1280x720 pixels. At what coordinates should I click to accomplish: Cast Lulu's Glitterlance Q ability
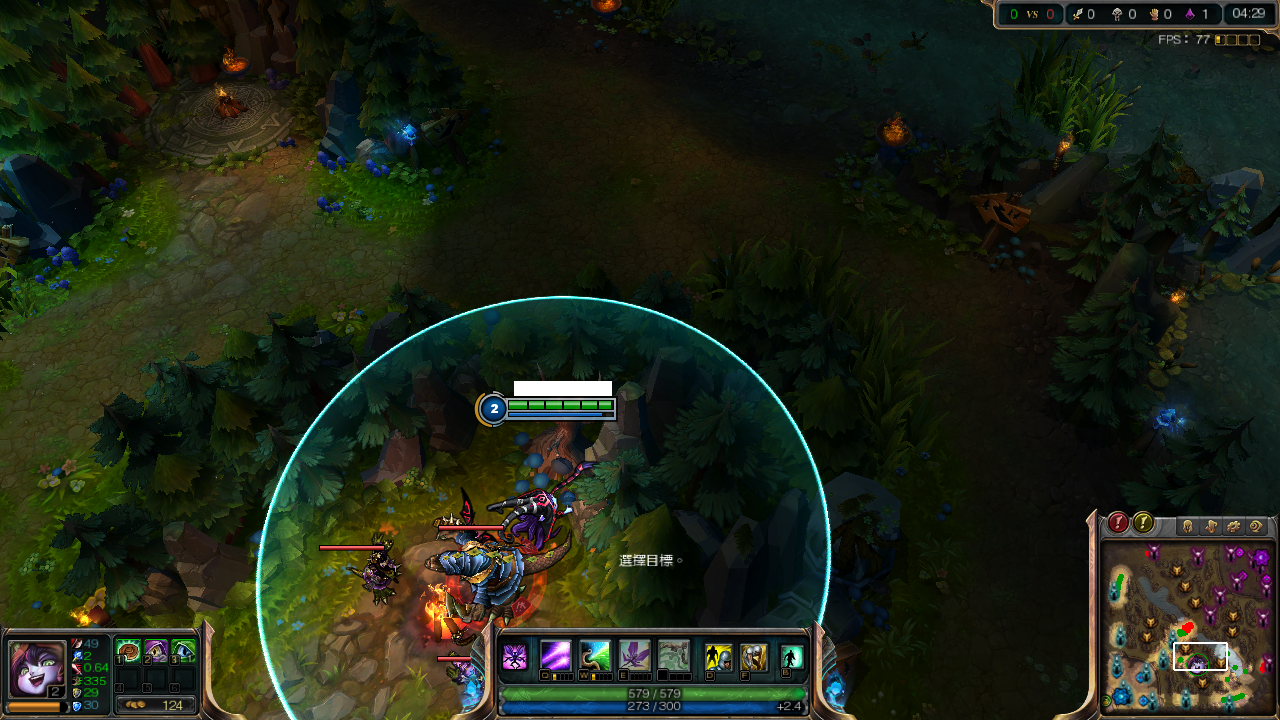555,656
